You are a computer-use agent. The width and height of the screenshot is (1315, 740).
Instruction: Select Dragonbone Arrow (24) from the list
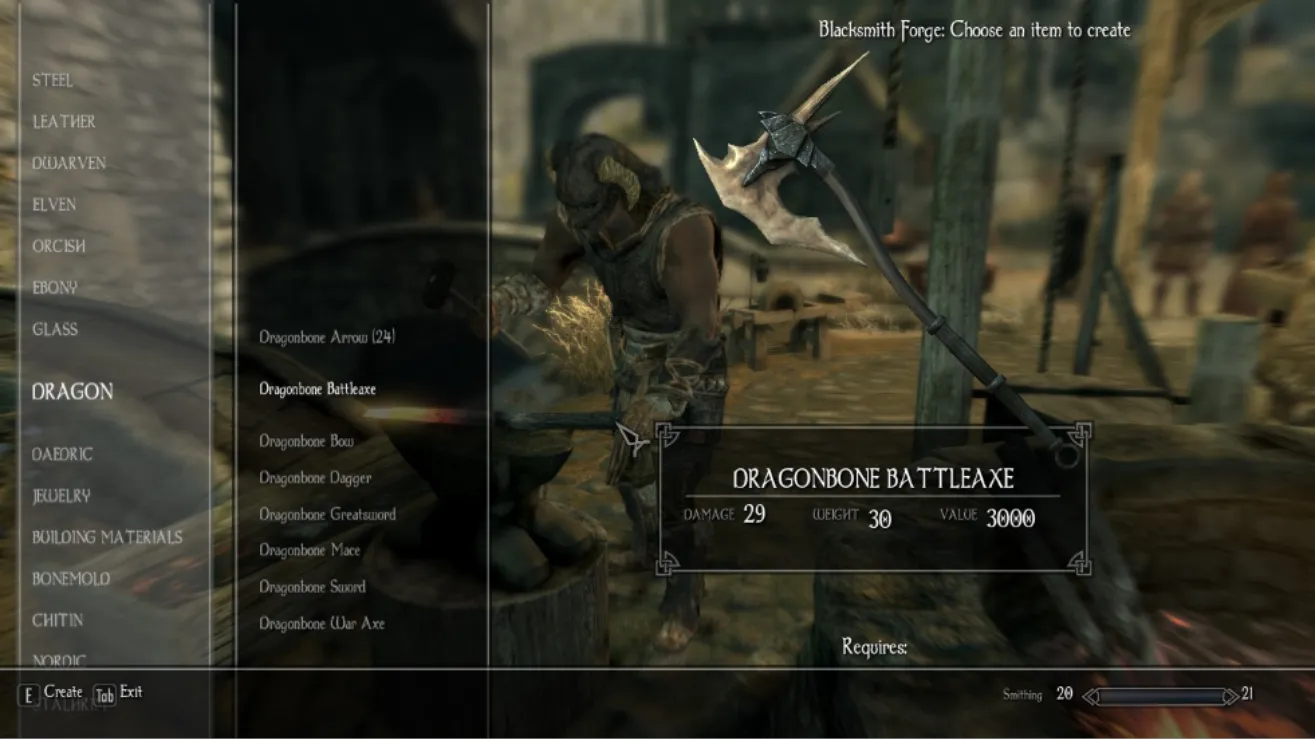[327, 337]
